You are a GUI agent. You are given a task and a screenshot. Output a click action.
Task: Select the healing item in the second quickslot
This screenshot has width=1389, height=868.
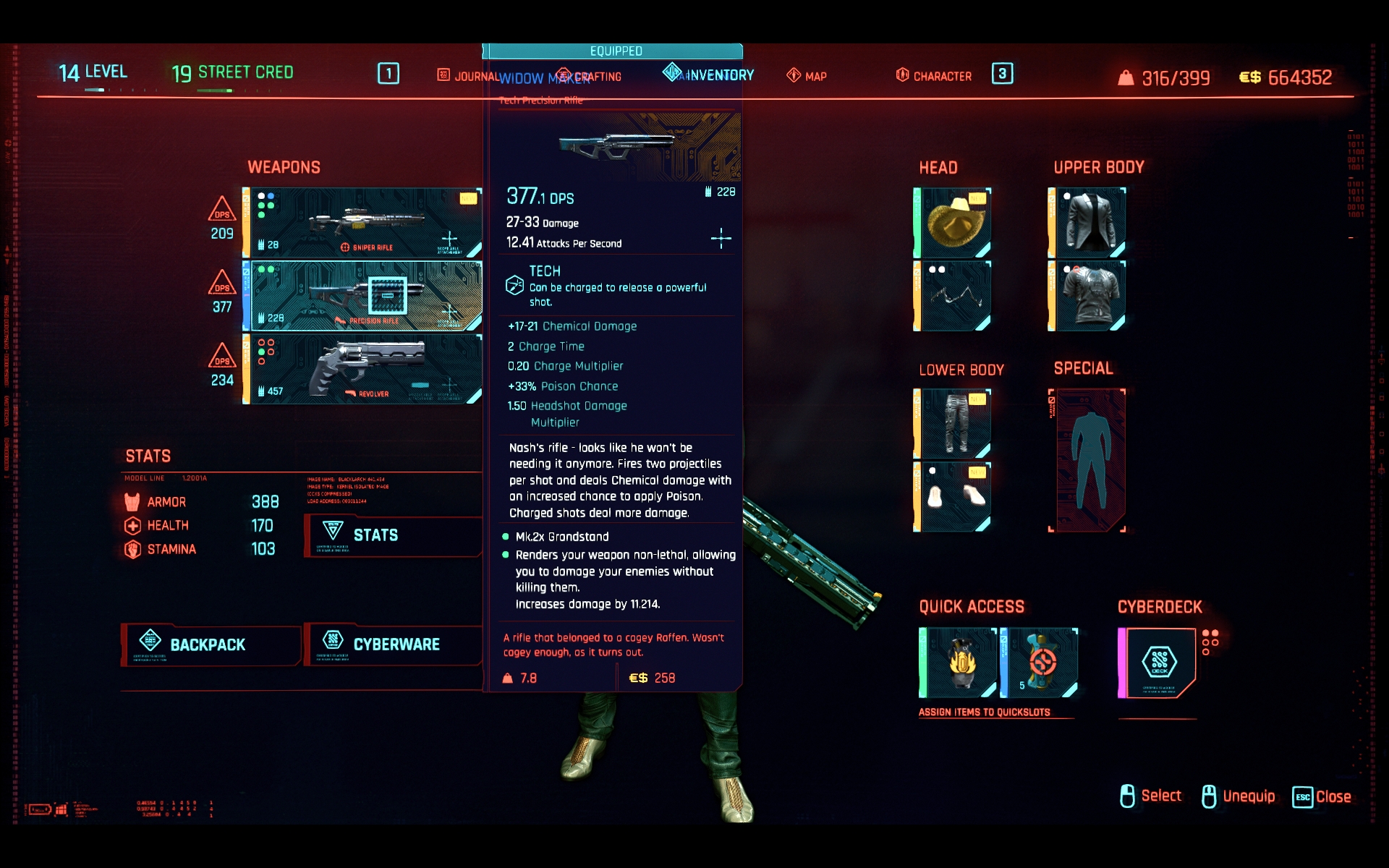pyautogui.click(x=1042, y=662)
